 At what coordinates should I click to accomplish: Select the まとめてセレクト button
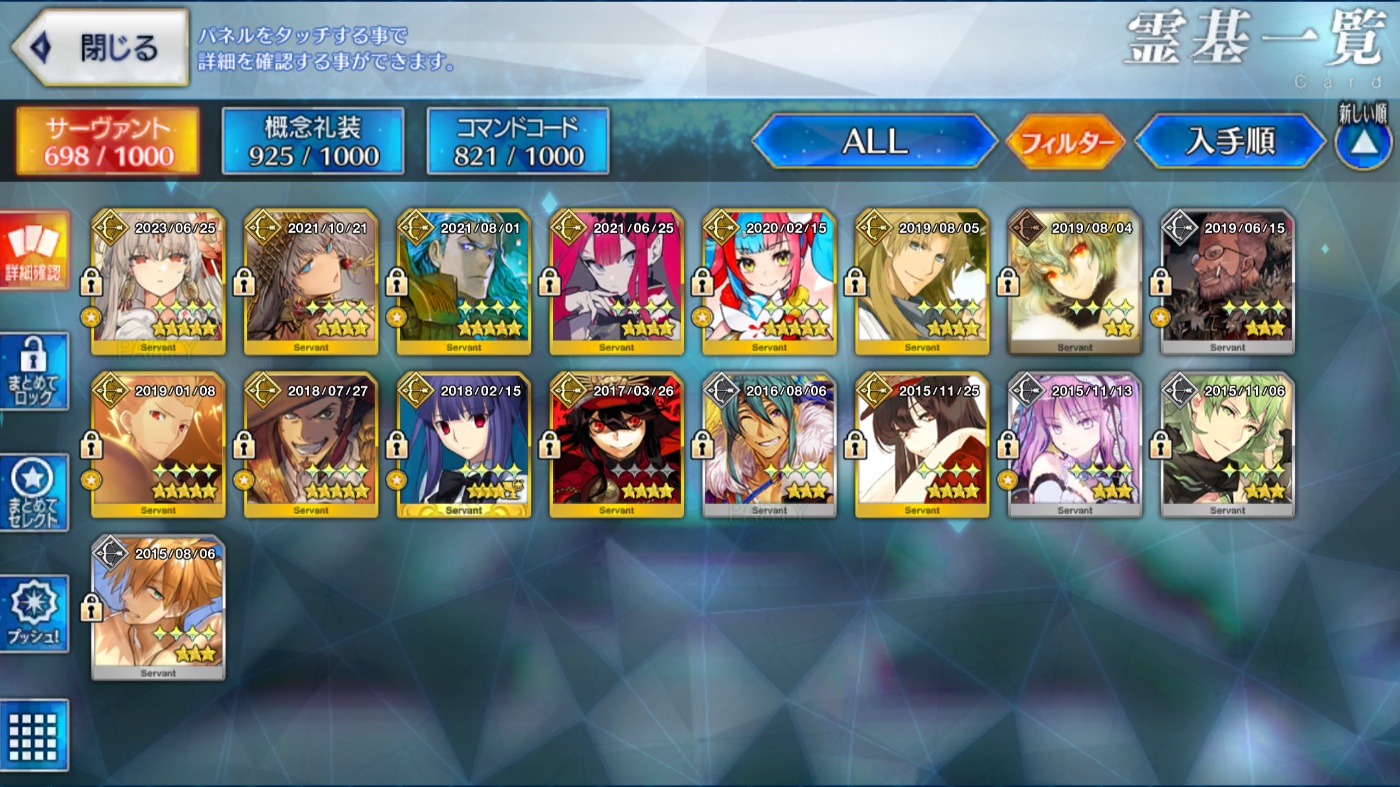point(35,492)
